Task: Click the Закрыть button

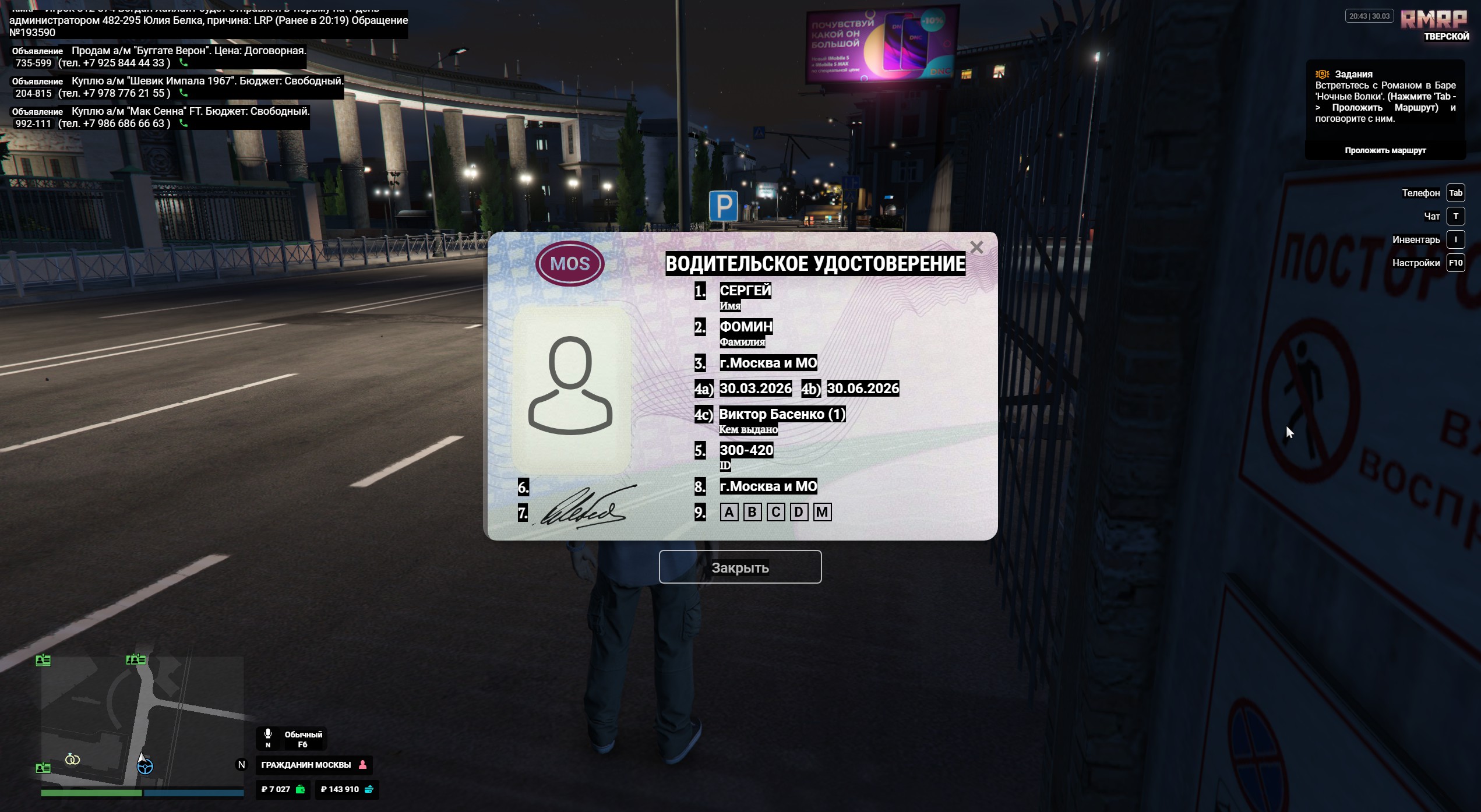Action: point(740,567)
